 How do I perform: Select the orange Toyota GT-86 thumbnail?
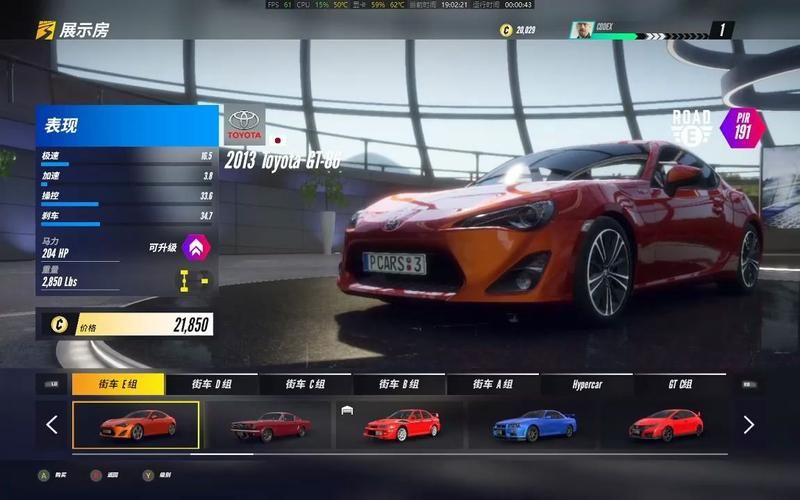136,425
